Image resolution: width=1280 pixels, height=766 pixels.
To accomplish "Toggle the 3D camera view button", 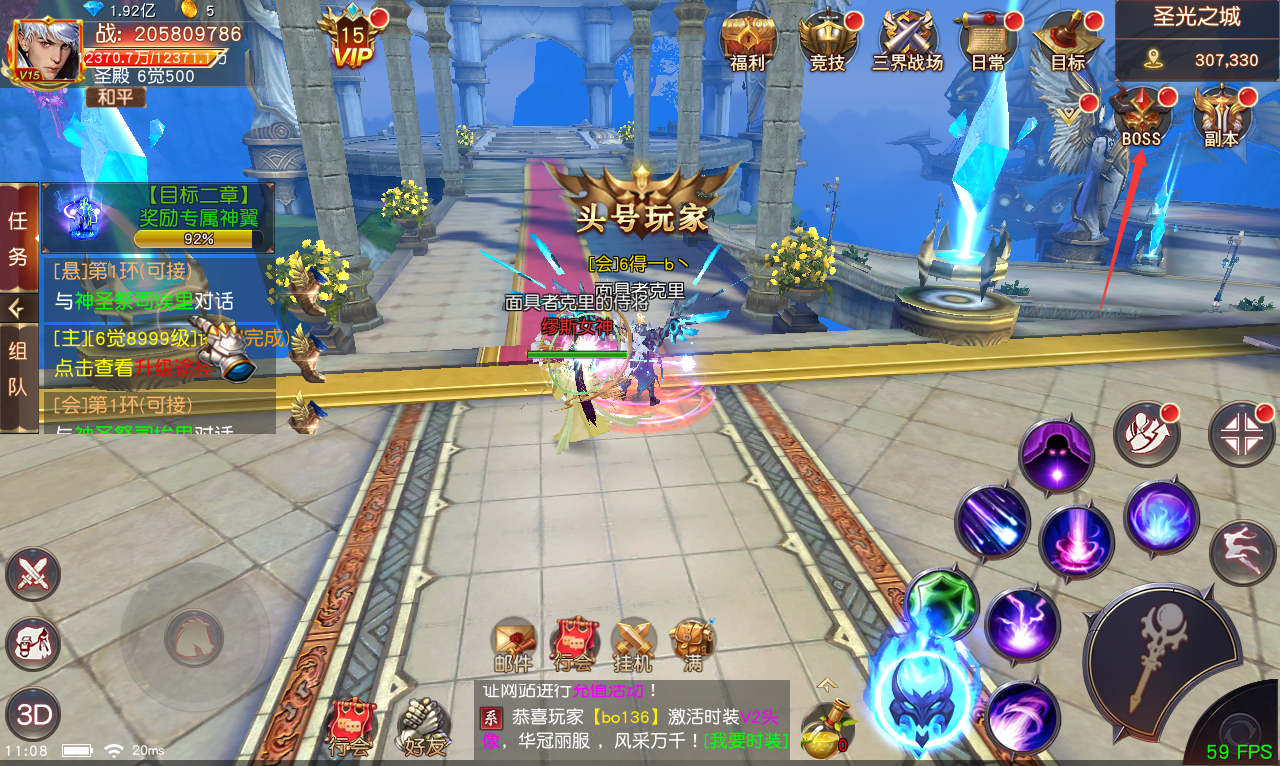I will pos(33,715).
